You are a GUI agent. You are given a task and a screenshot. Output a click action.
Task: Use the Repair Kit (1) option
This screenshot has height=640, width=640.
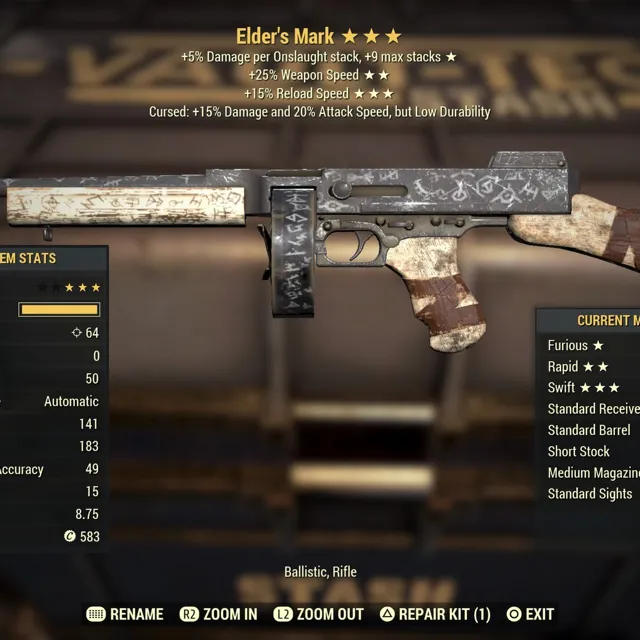(435, 614)
